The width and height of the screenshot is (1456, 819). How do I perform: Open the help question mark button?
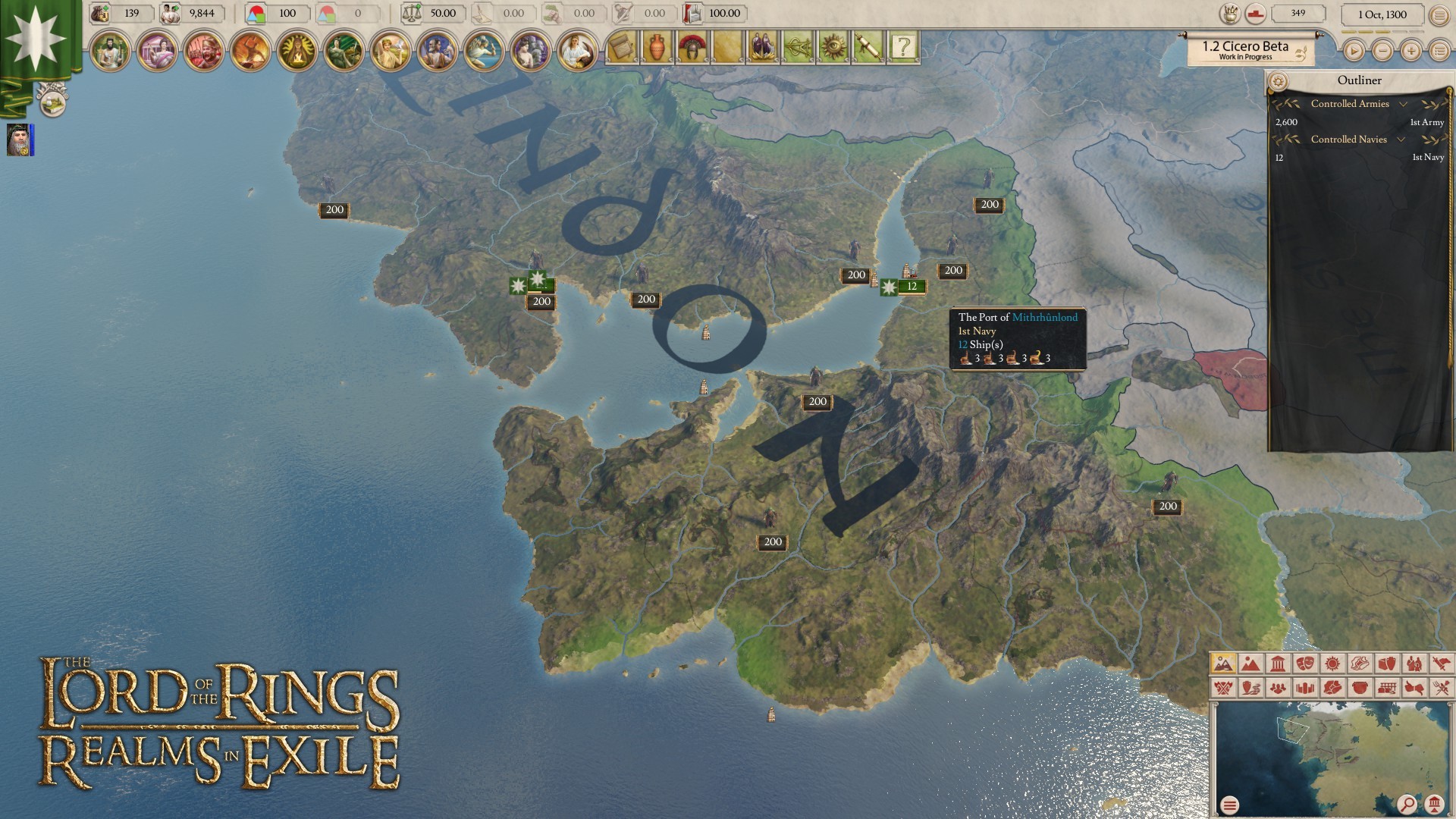click(x=902, y=48)
